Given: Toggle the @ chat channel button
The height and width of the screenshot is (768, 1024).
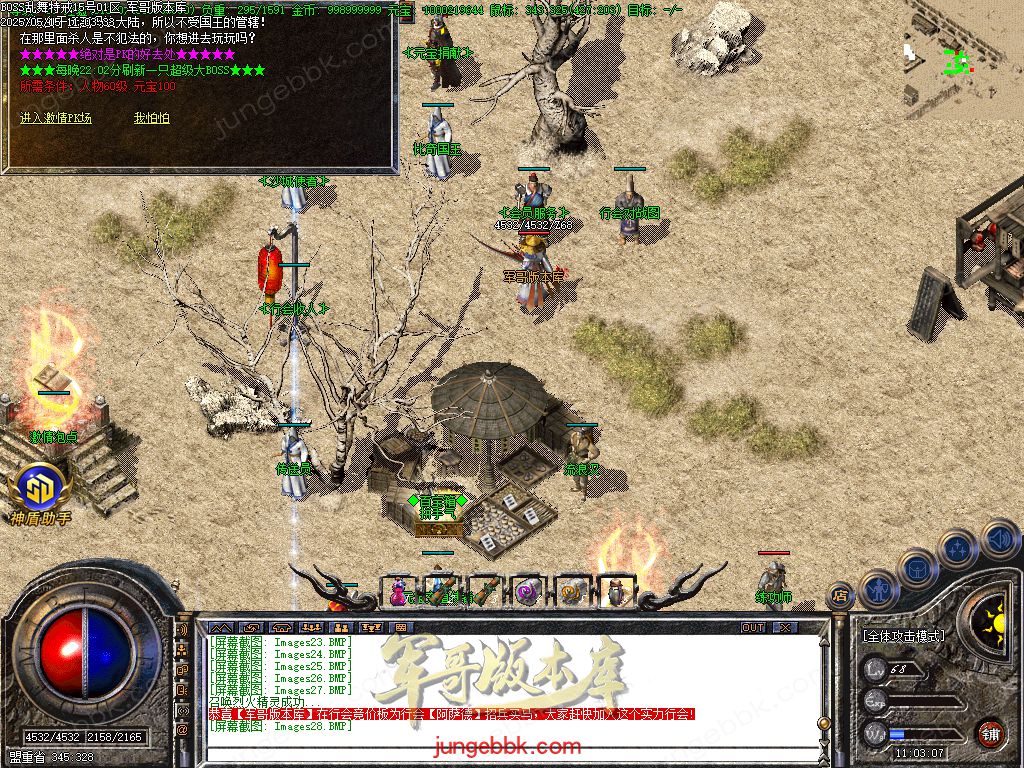Looking at the screenshot, I should (183, 730).
